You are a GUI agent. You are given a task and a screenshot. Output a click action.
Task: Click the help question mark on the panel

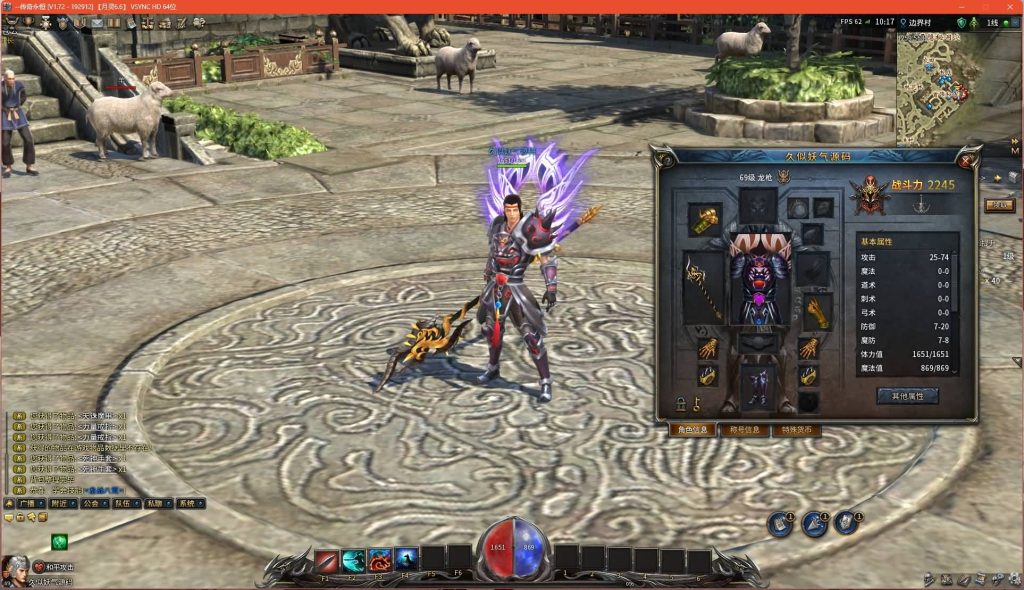[x=664, y=160]
